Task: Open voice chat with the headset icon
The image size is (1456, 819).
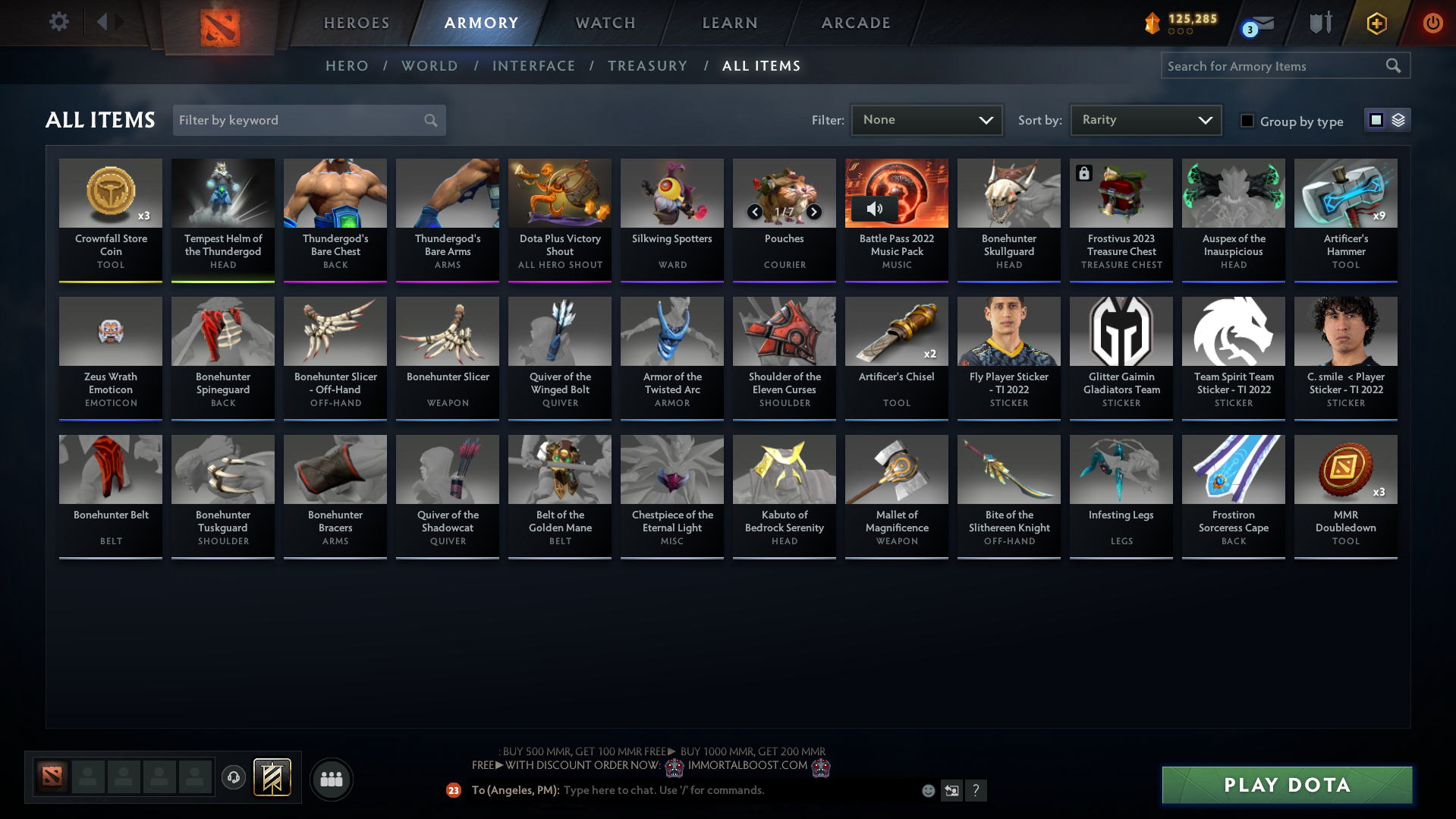Action: 233,778
